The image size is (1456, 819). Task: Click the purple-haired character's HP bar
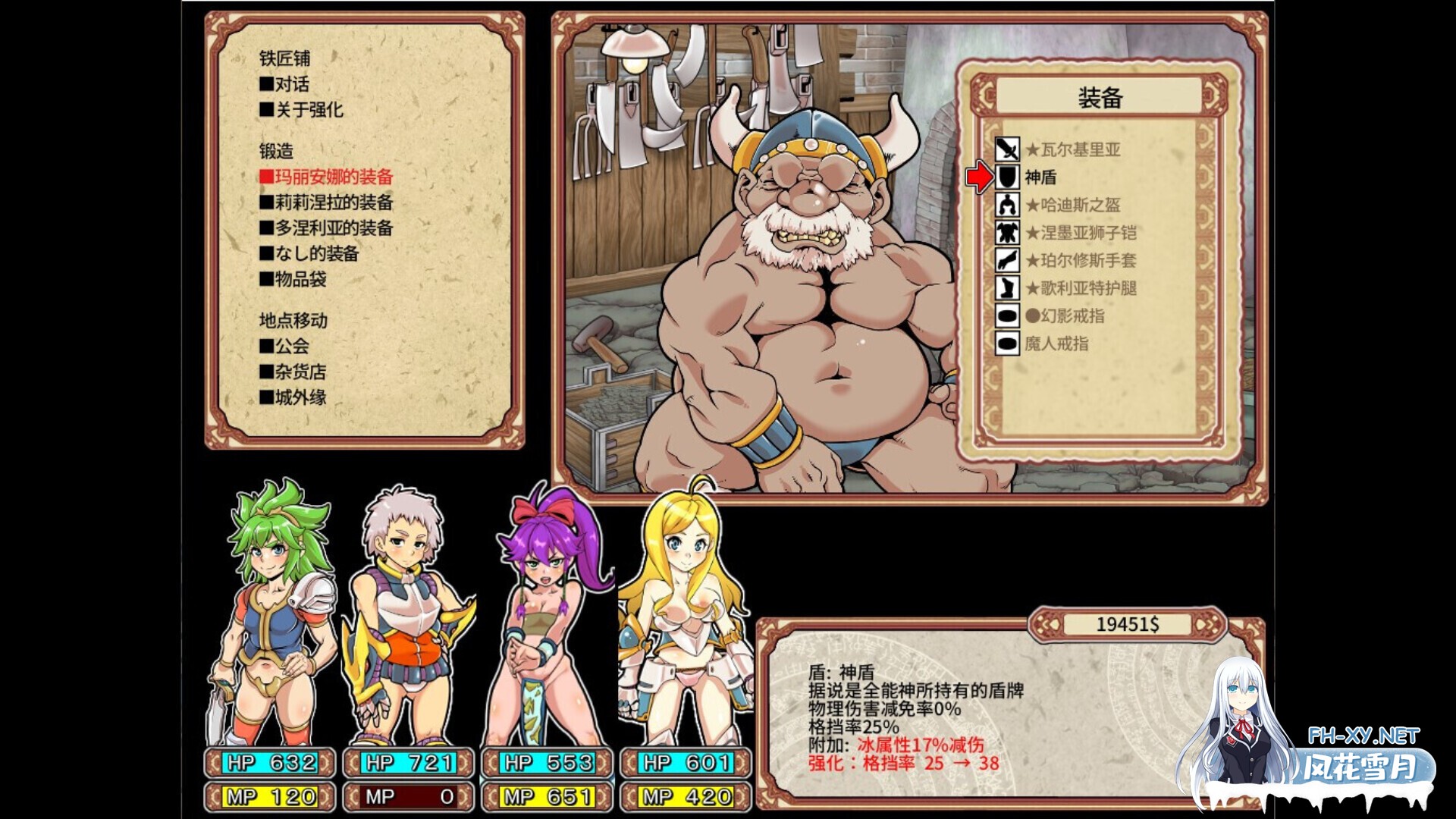click(x=549, y=764)
